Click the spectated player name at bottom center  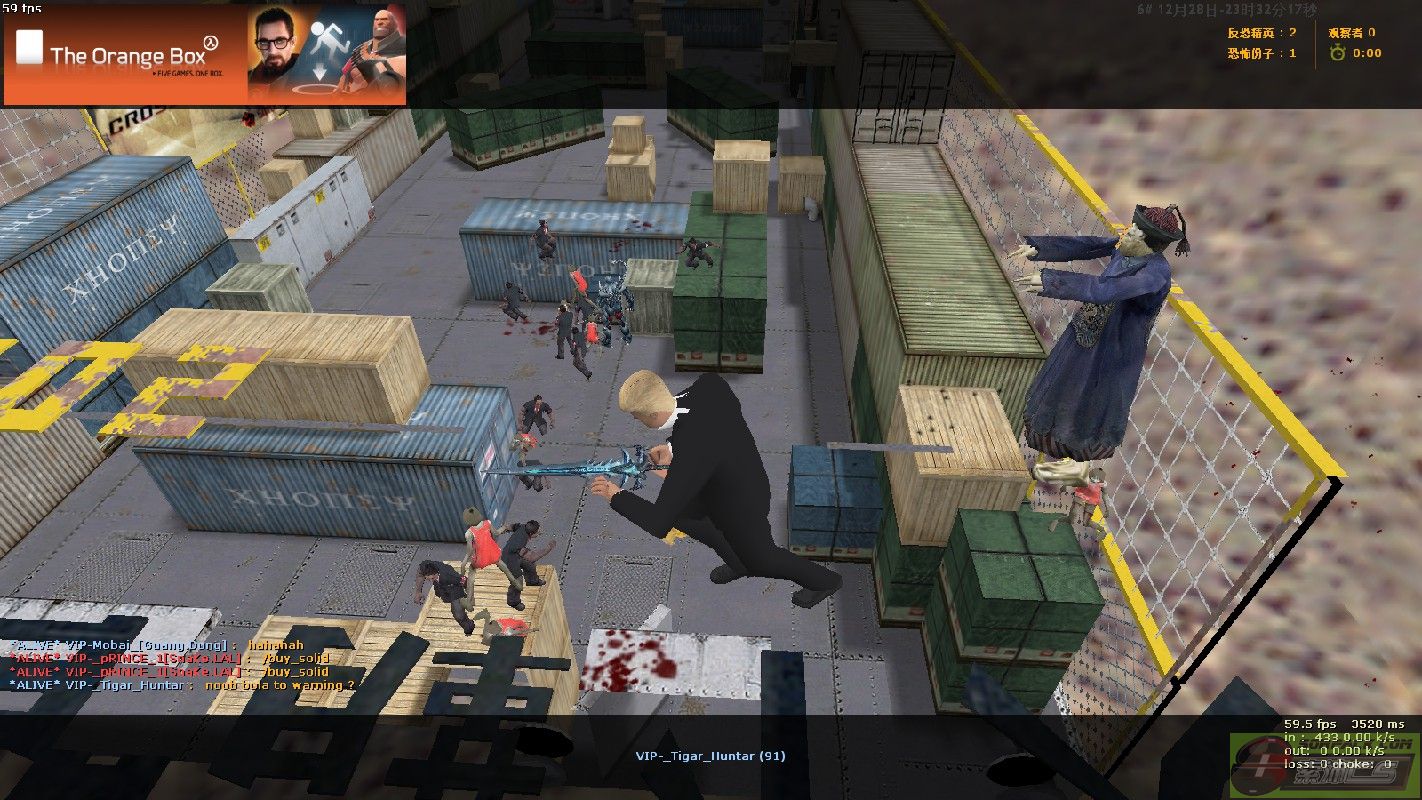(x=710, y=756)
